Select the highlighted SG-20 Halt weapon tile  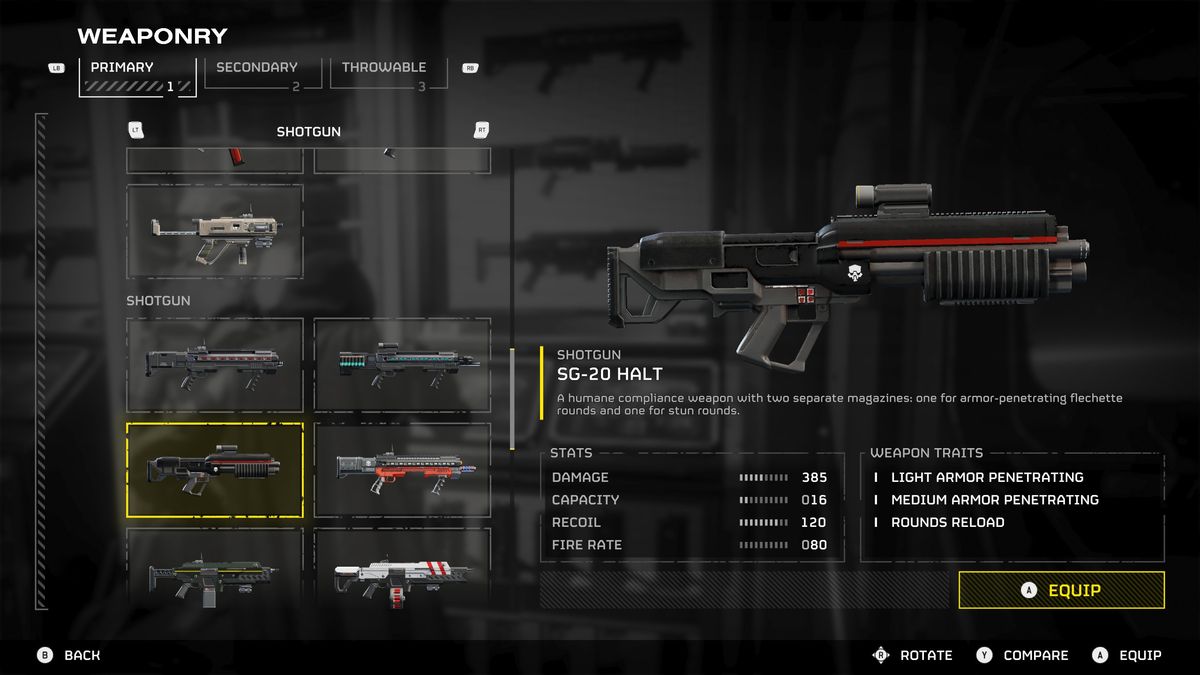[214, 469]
